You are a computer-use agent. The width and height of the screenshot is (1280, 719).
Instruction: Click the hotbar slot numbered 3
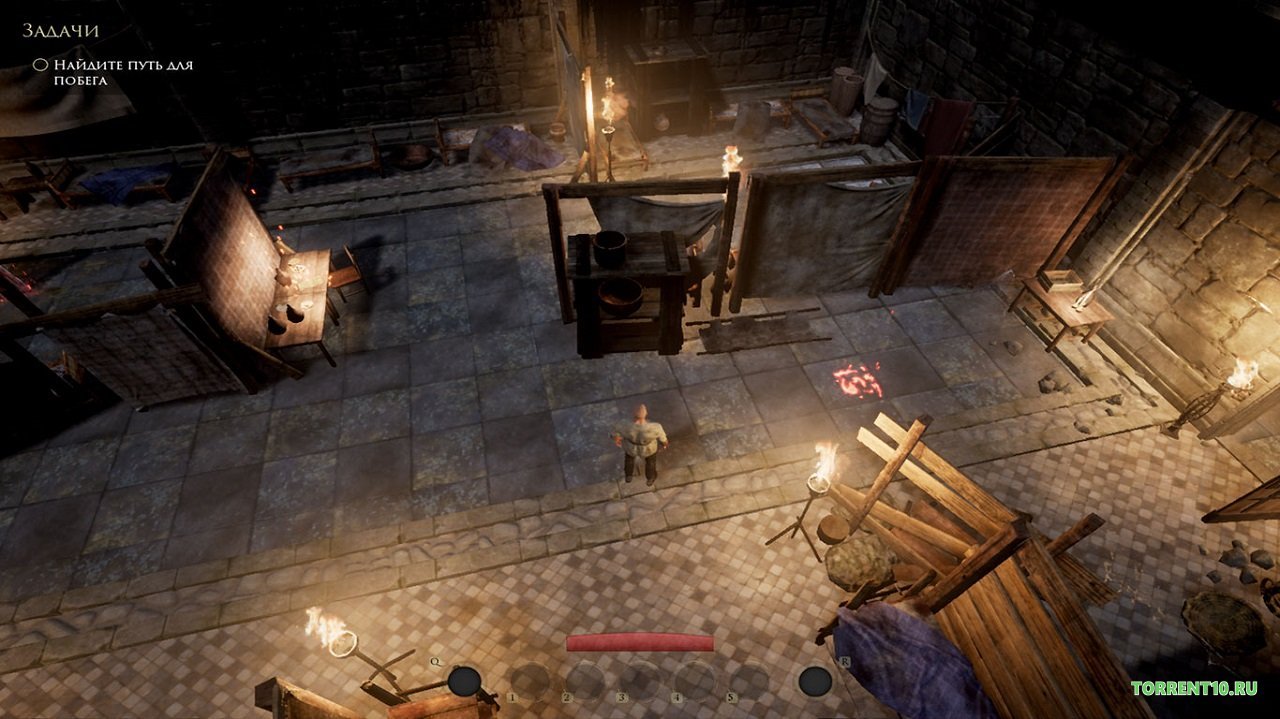pyautogui.click(x=640, y=681)
